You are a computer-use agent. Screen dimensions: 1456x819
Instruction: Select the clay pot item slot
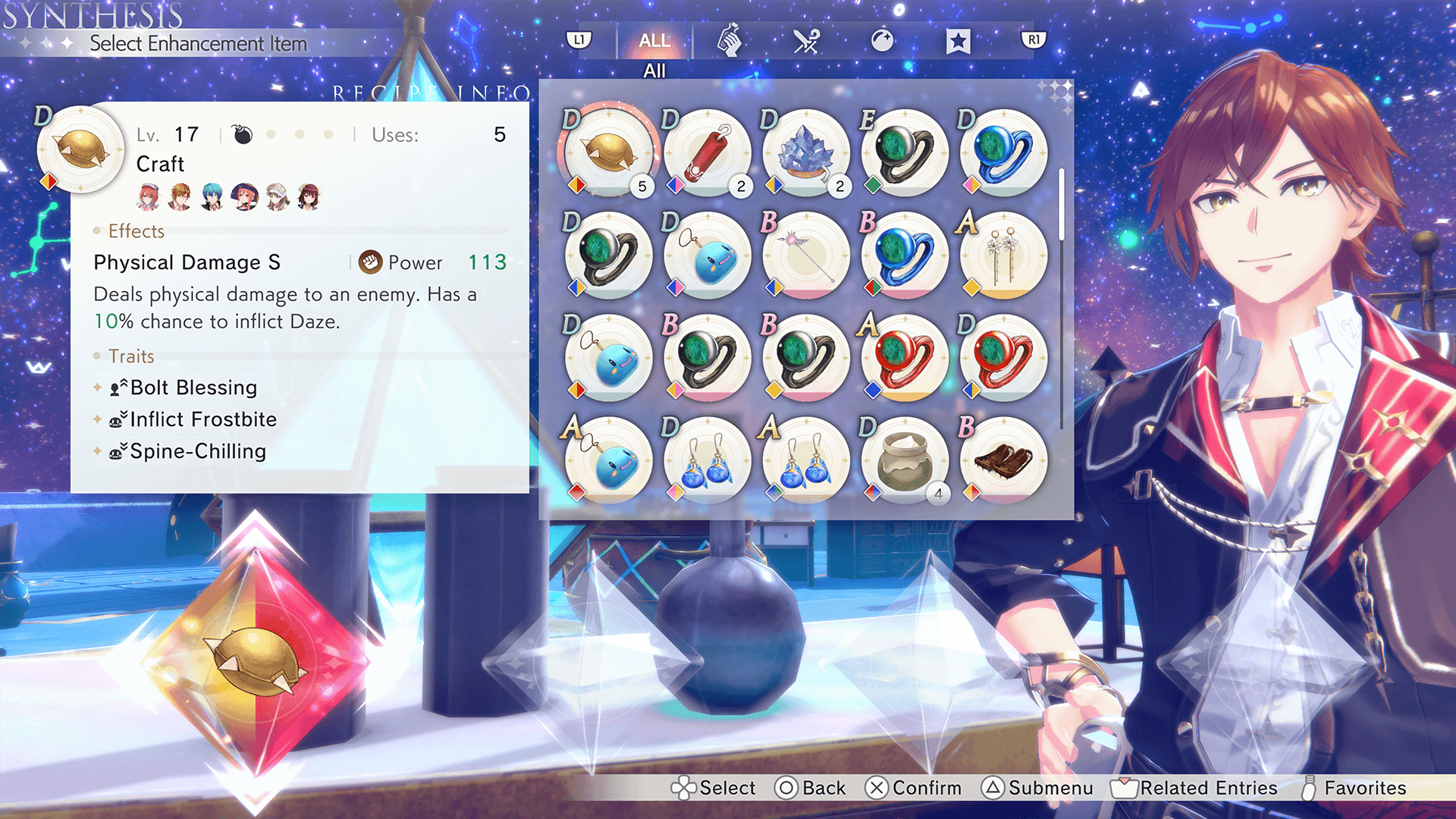click(x=904, y=460)
